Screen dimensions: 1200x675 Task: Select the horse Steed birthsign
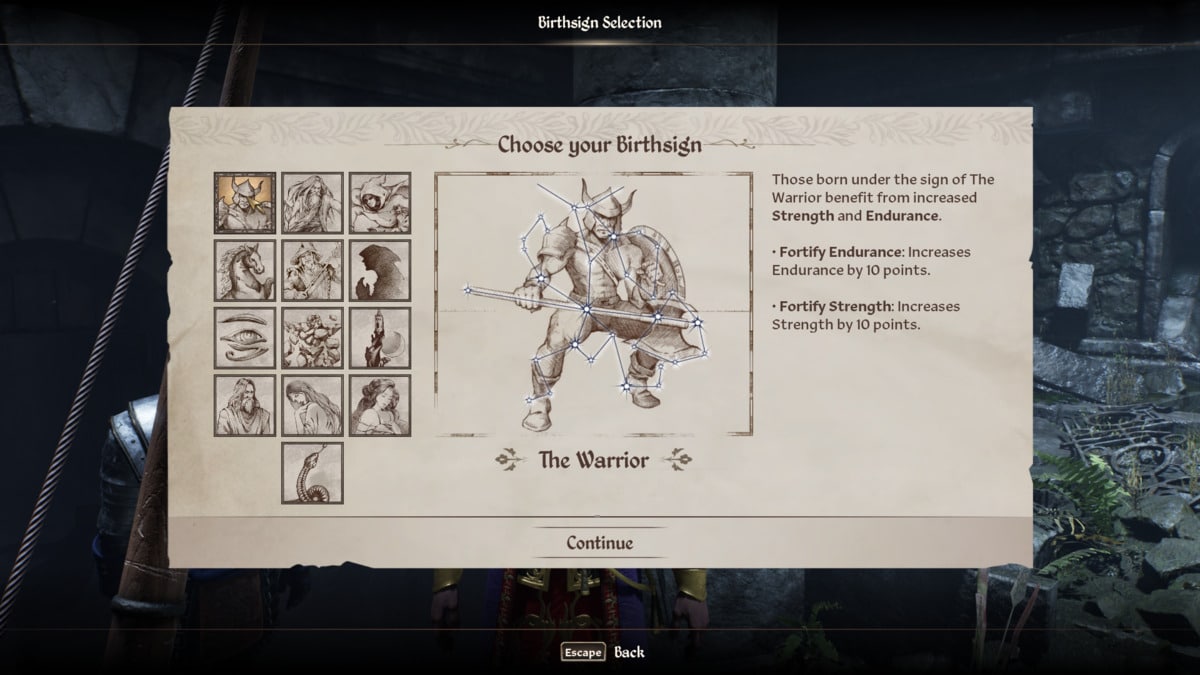pos(244,270)
